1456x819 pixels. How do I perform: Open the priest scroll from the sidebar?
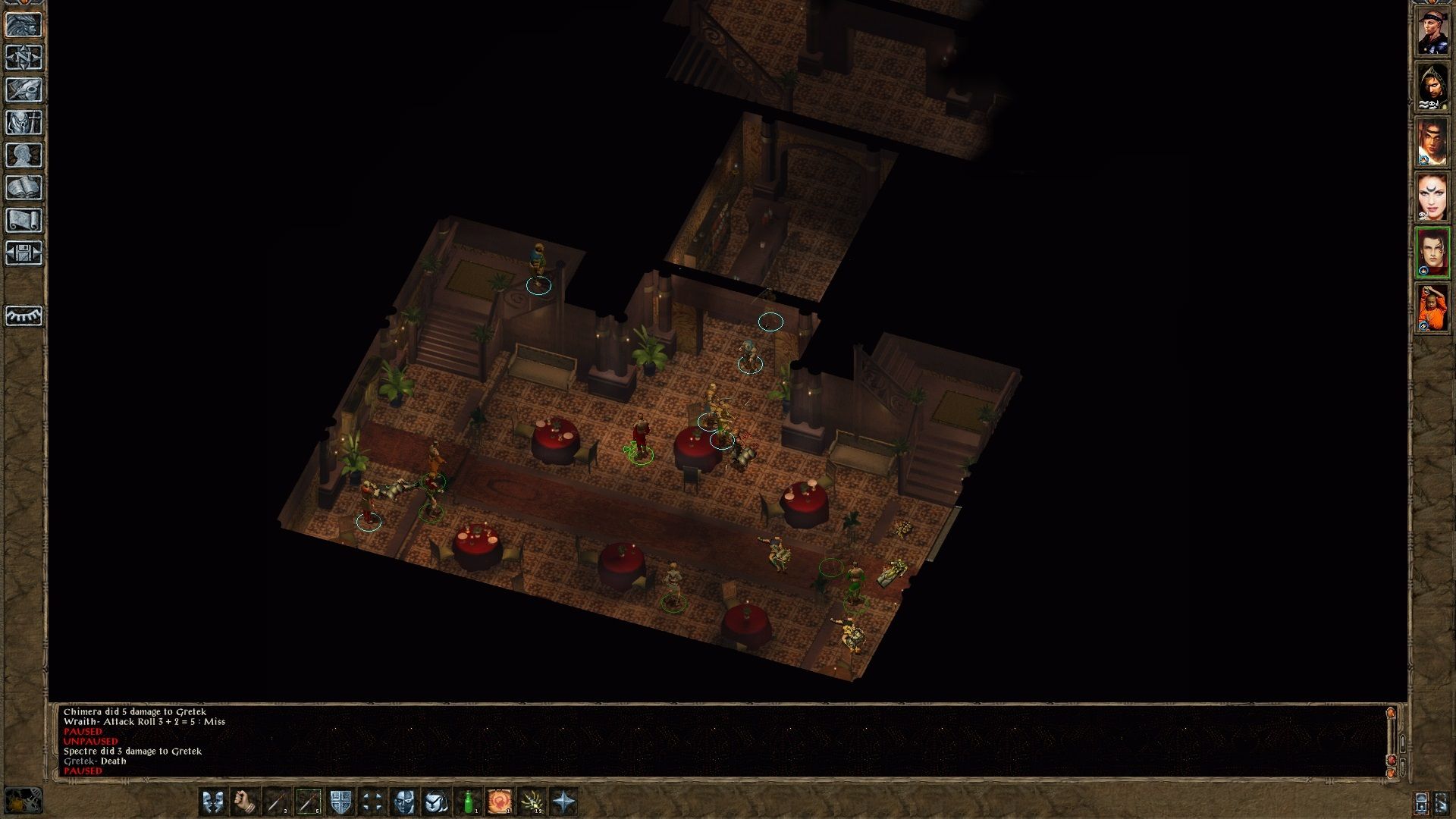point(24,221)
